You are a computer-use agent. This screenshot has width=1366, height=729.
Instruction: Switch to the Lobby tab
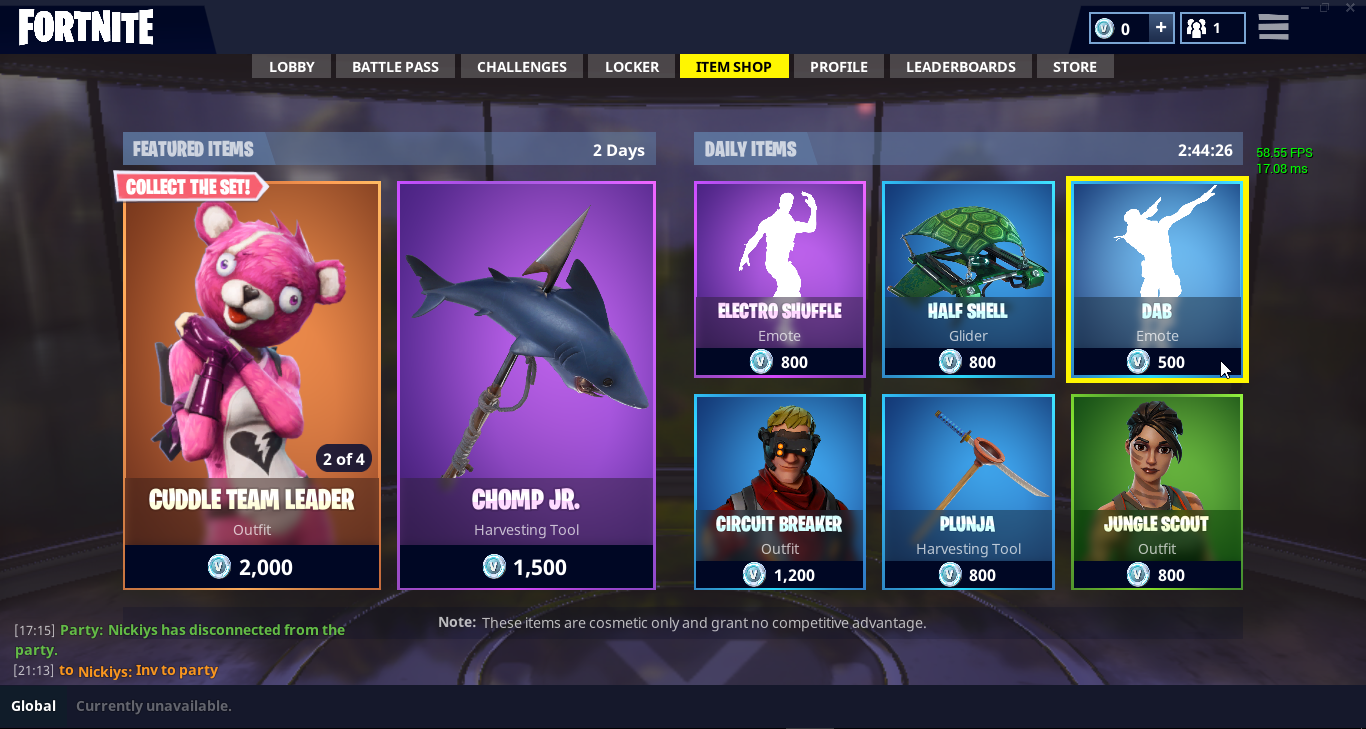coord(292,67)
